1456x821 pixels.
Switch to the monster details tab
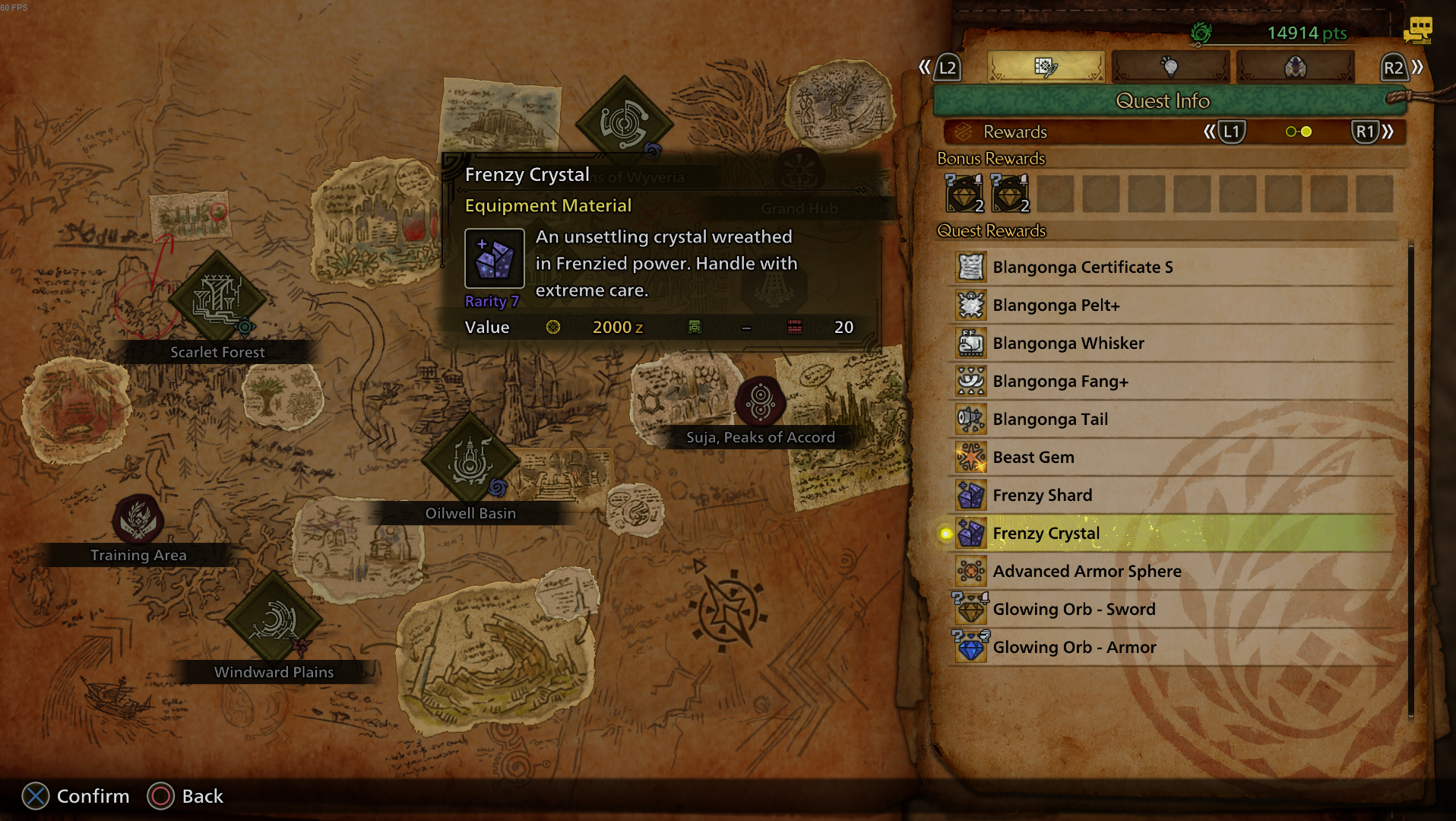tap(1294, 66)
